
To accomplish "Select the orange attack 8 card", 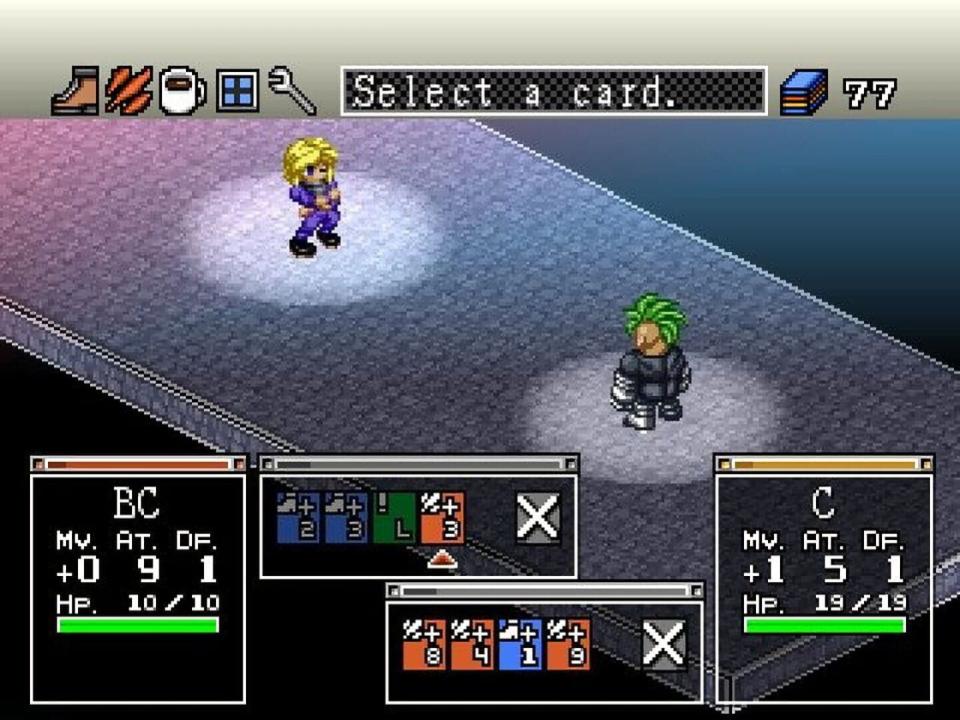I will click(x=423, y=644).
